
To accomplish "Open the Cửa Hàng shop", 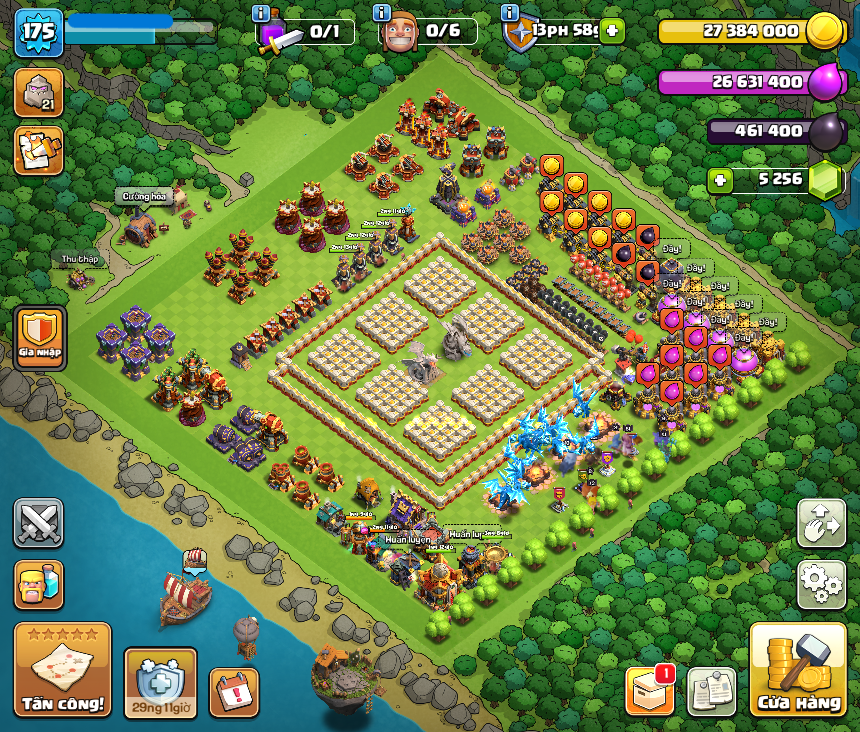I will [797, 669].
